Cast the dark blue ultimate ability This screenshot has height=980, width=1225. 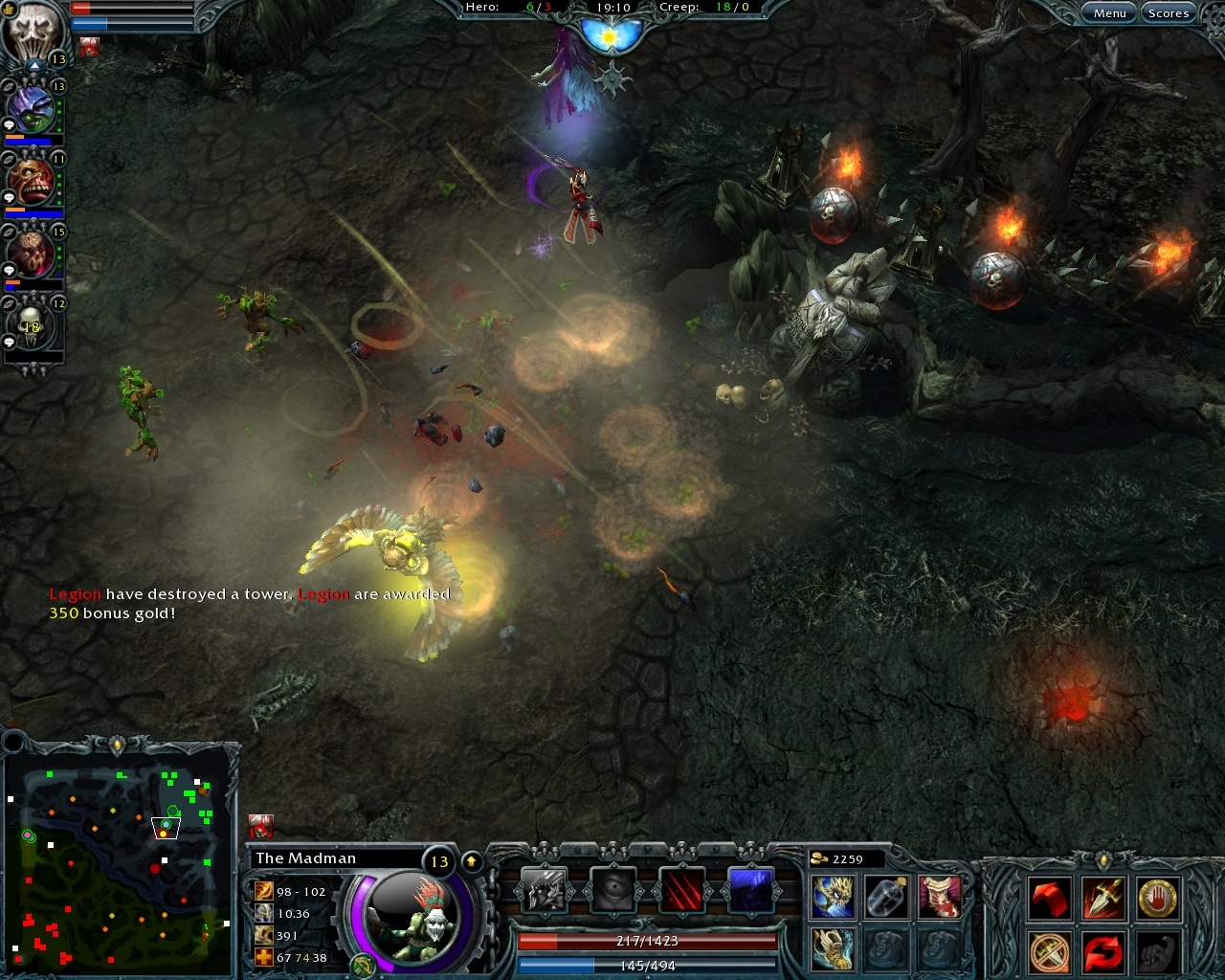[x=750, y=888]
